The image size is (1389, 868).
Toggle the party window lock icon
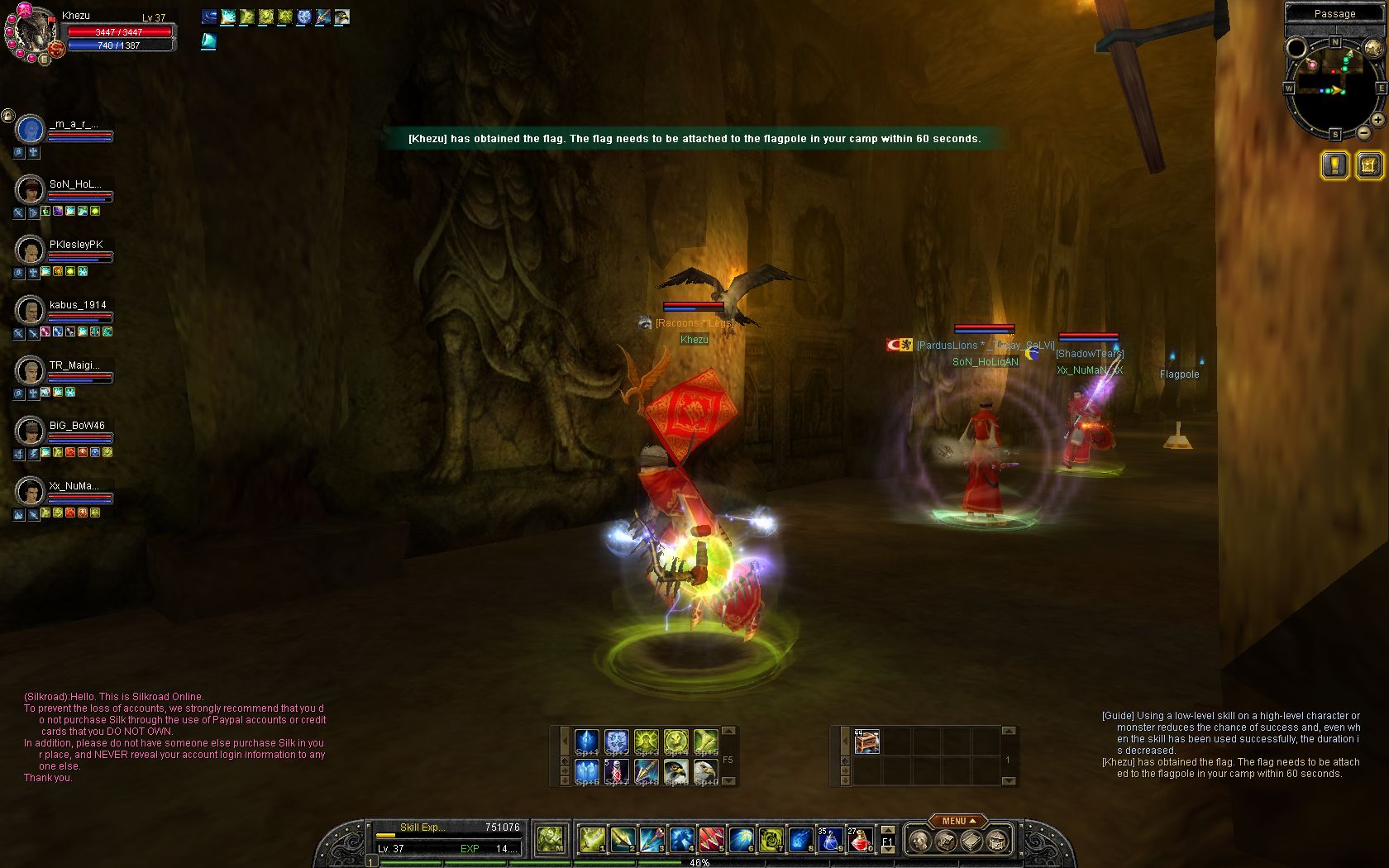pyautogui.click(x=7, y=116)
